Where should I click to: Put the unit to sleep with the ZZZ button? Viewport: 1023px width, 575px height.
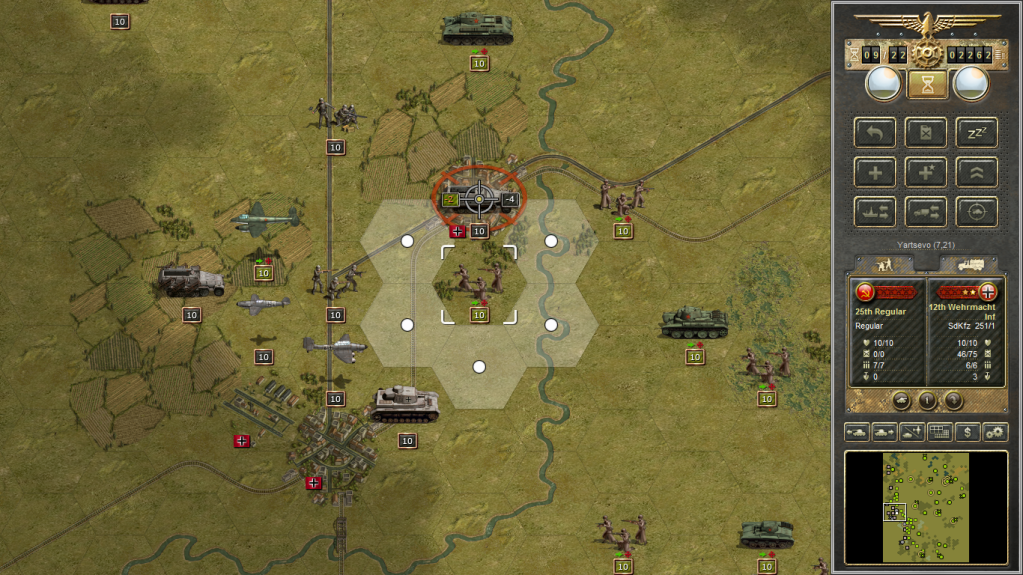coord(976,133)
